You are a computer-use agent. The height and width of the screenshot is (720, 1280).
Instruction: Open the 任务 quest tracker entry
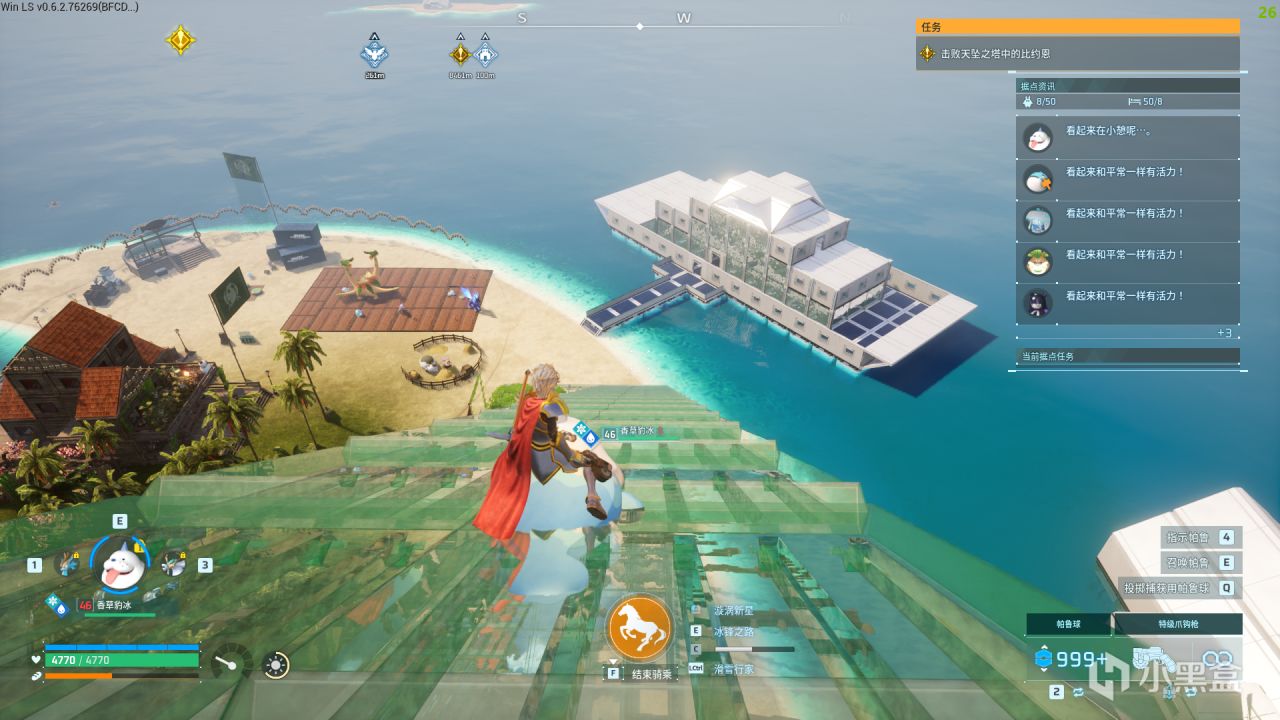[1080, 53]
